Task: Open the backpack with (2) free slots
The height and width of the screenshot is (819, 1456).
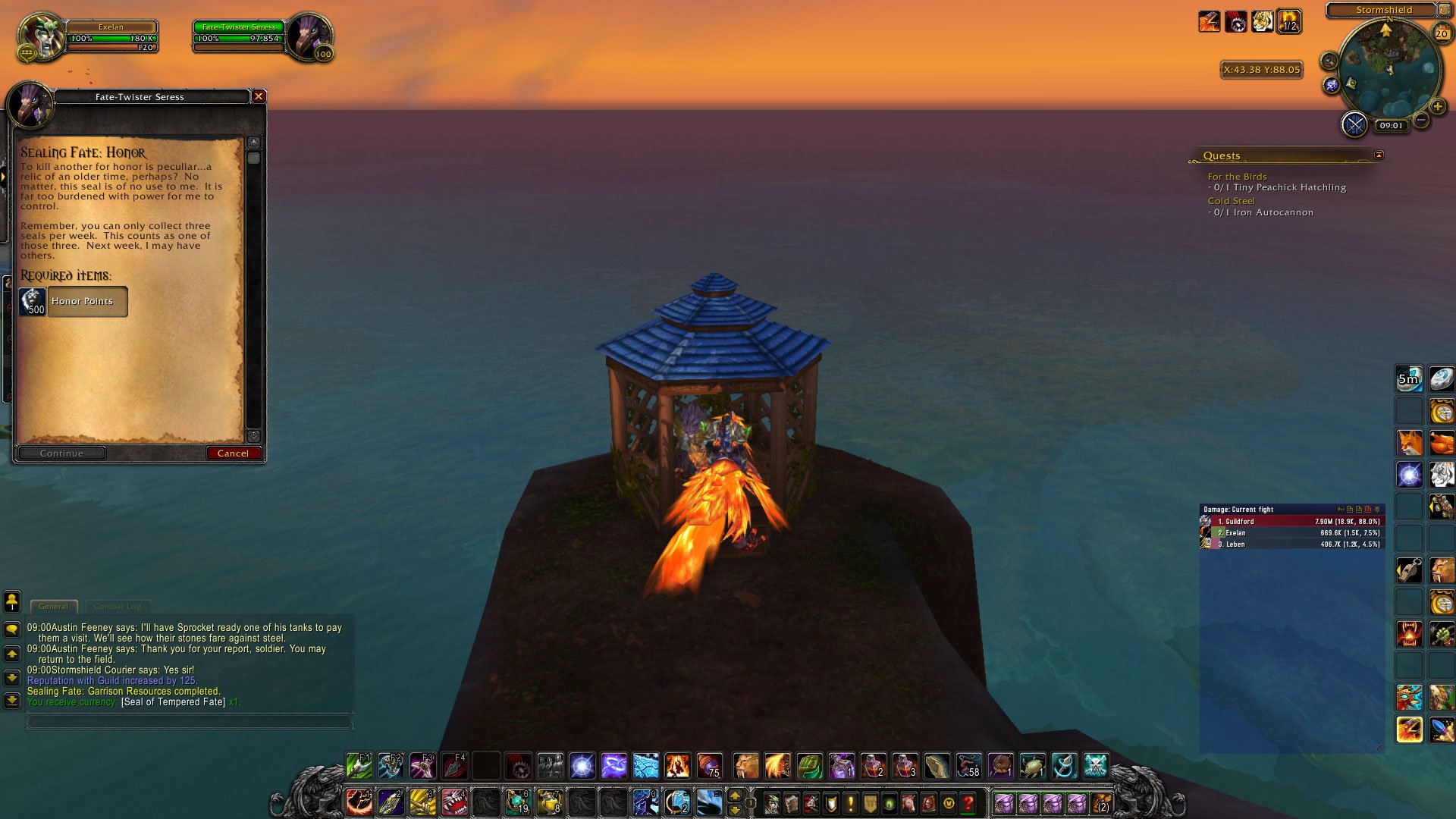Action: click(1101, 802)
